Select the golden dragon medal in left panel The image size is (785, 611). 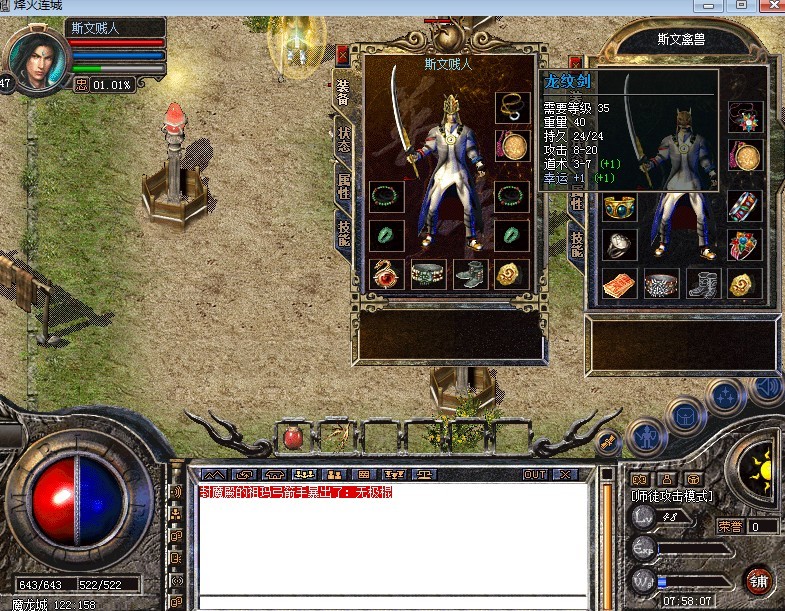pos(512,273)
